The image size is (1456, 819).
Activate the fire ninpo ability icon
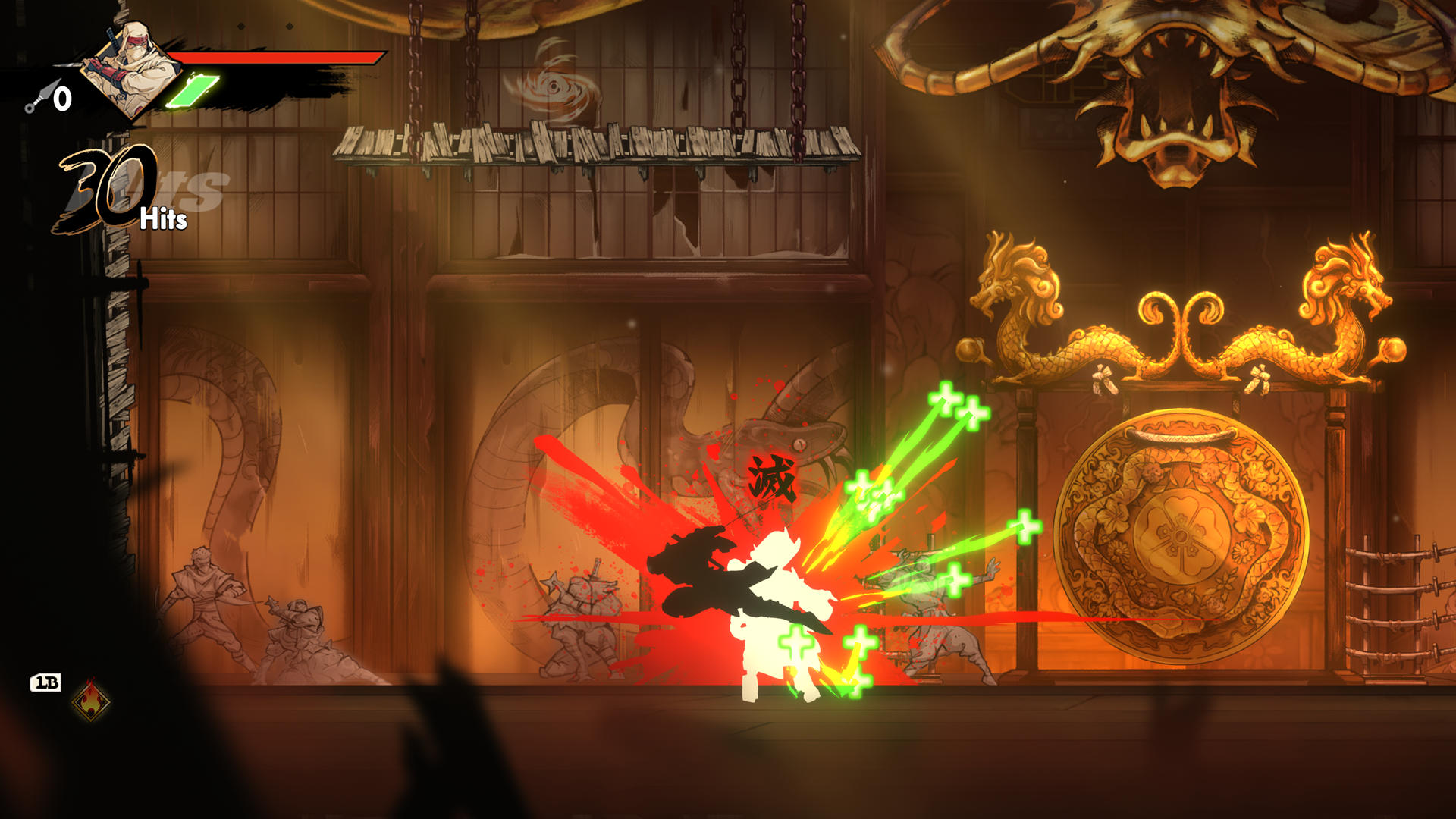pos(91,700)
